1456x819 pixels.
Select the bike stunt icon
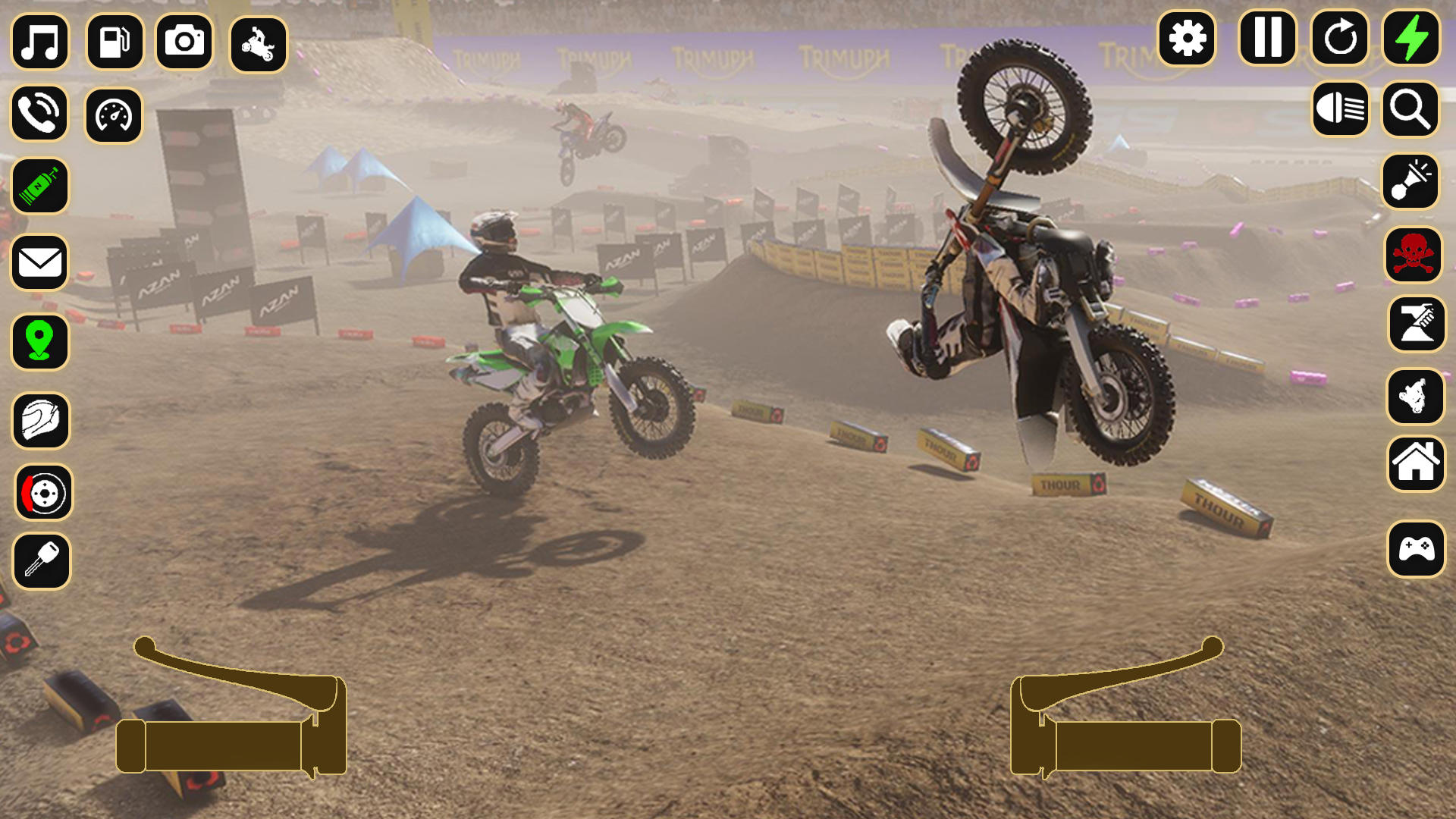259,42
